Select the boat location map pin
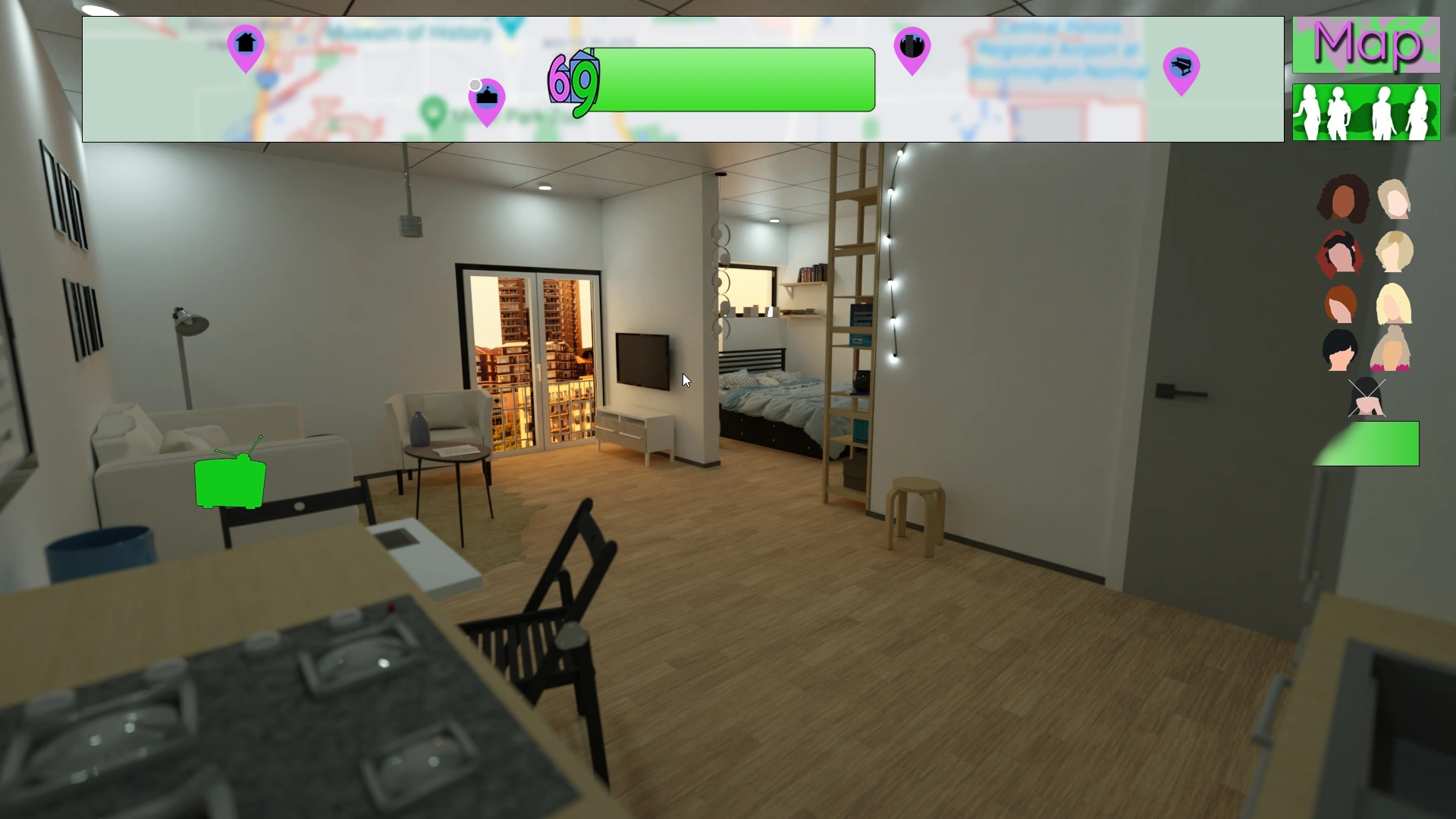Viewport: 1456px width, 819px height. click(x=486, y=97)
